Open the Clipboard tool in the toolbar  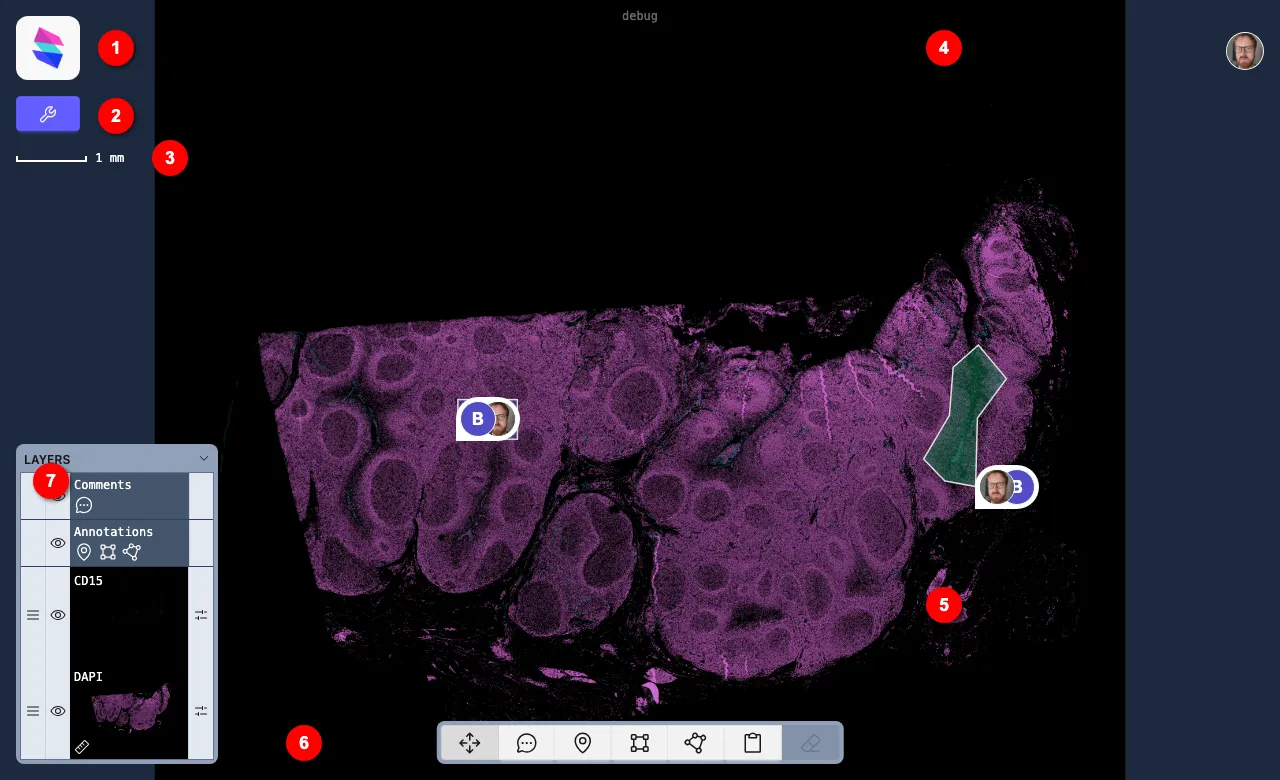click(752, 743)
